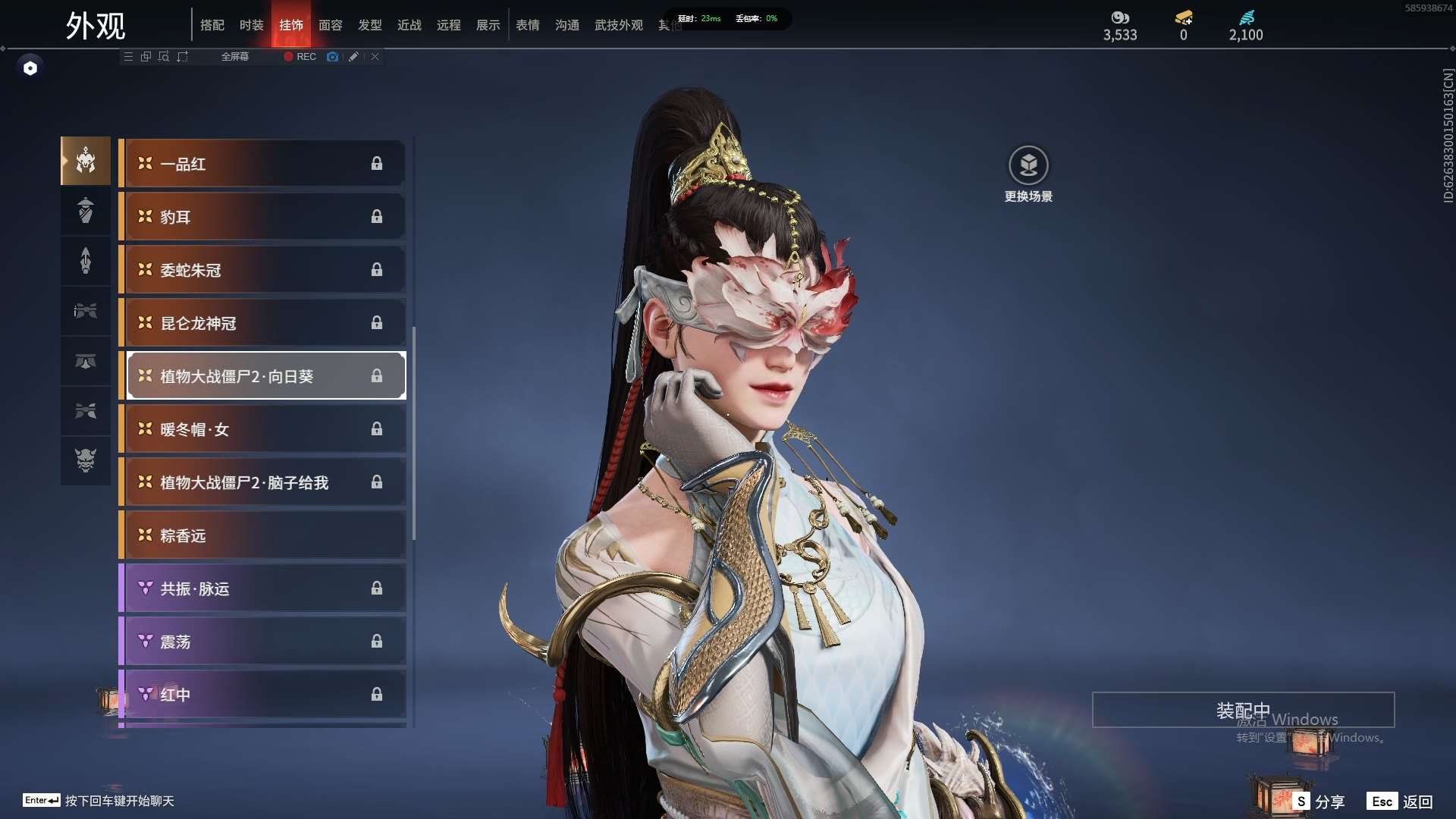Select the demon mask category icon

click(86, 460)
